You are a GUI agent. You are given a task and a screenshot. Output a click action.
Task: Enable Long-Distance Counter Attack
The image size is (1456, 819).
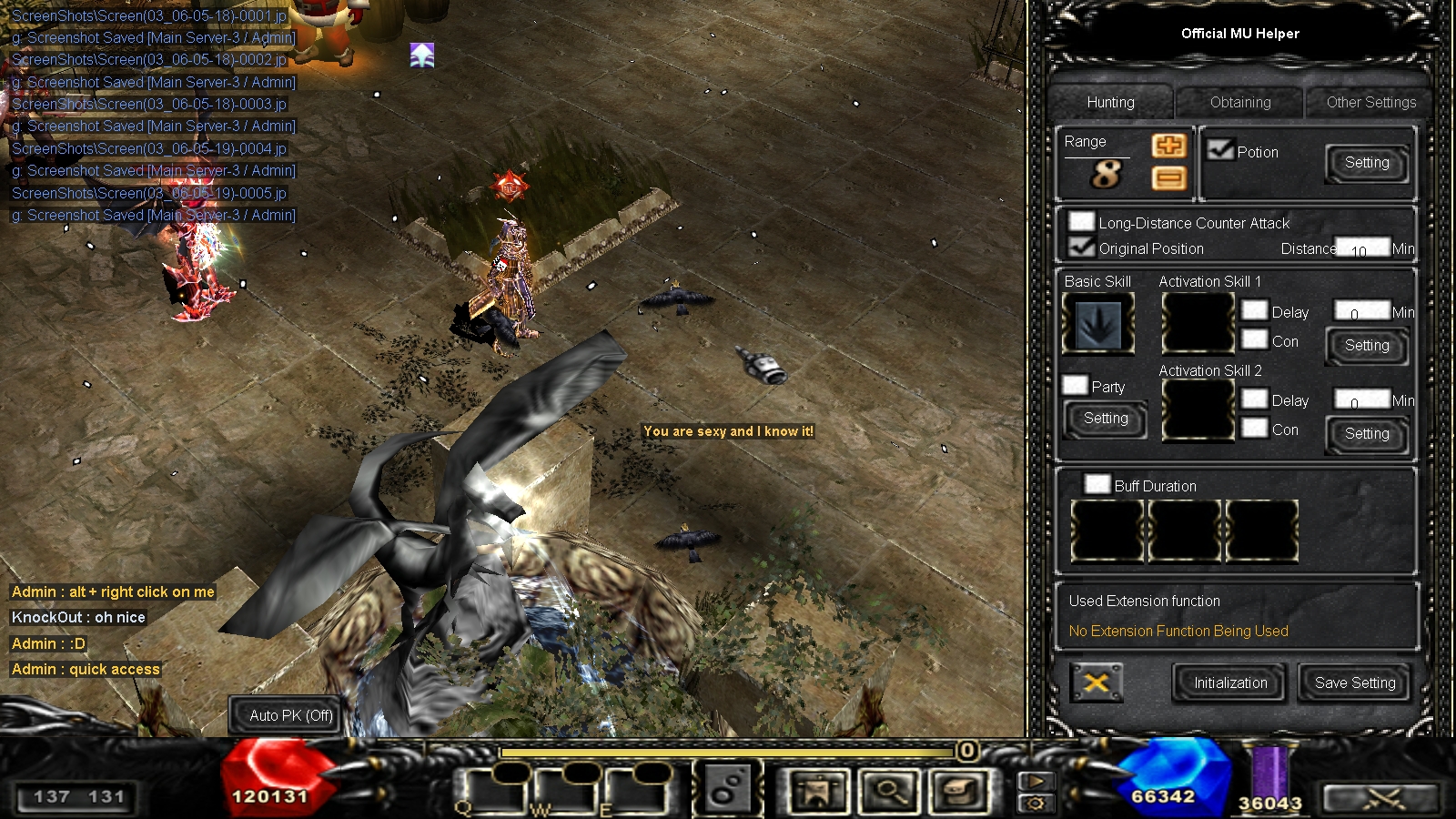coord(1081,222)
